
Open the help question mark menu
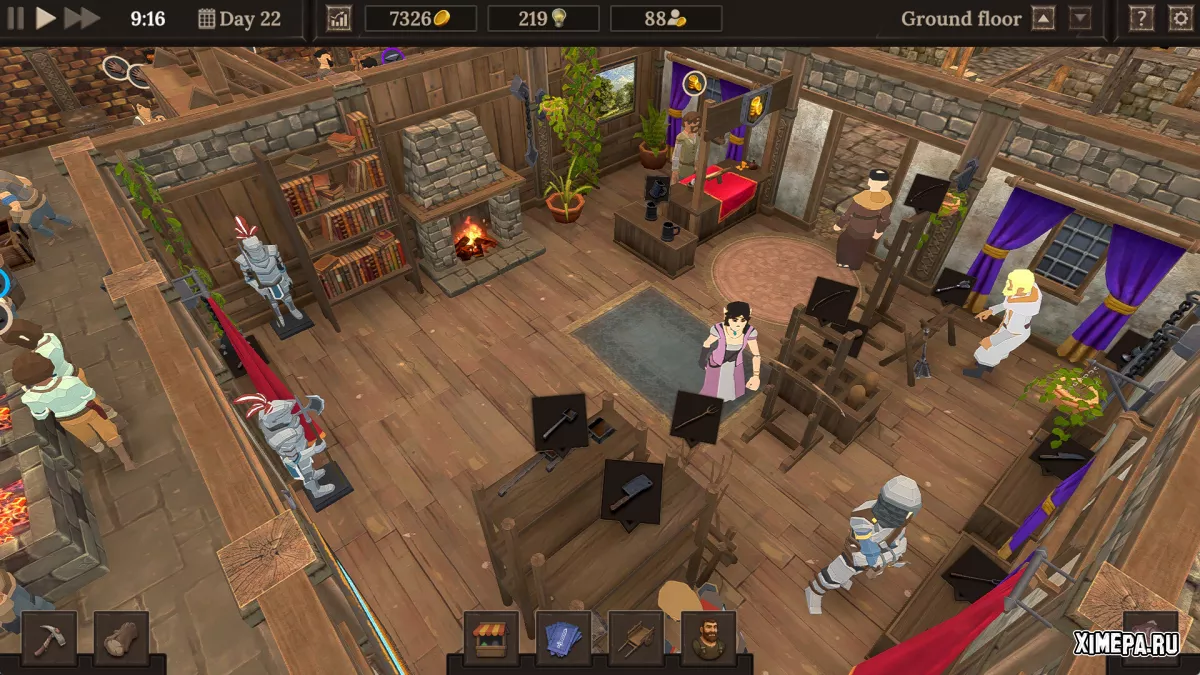1140,18
